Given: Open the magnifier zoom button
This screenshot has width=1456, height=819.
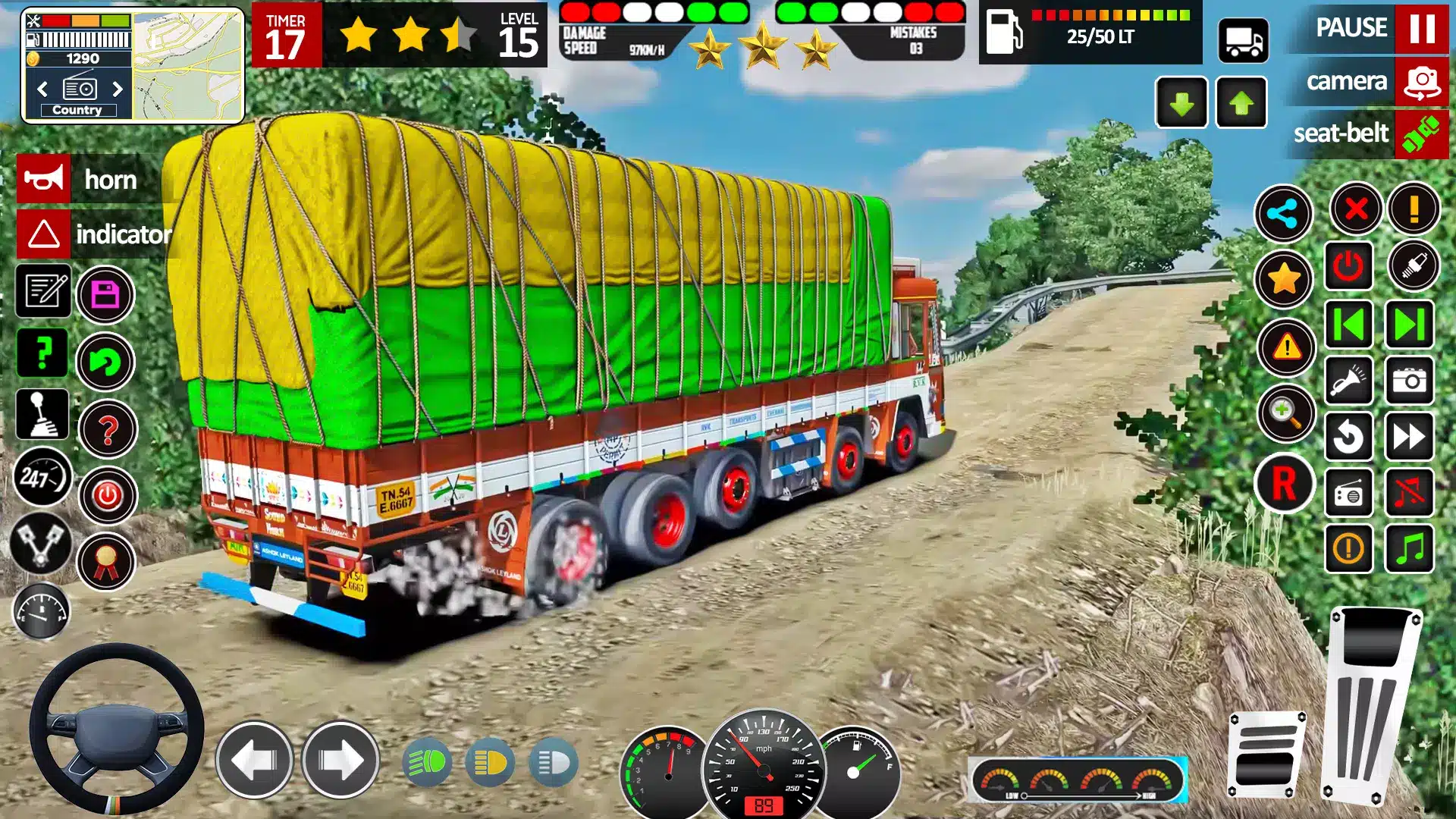Looking at the screenshot, I should (x=1285, y=413).
